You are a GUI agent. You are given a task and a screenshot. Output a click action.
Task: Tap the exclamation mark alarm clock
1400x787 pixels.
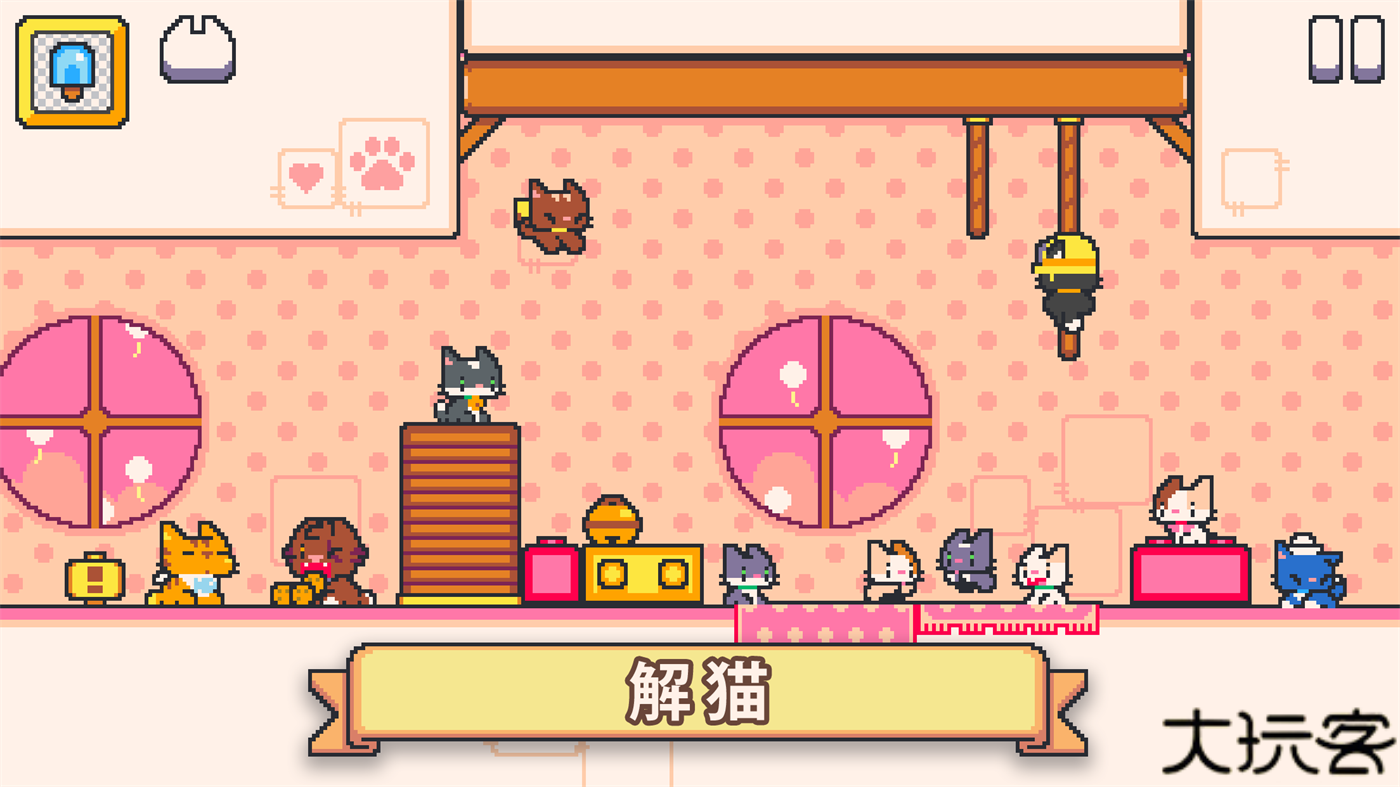[x=93, y=581]
